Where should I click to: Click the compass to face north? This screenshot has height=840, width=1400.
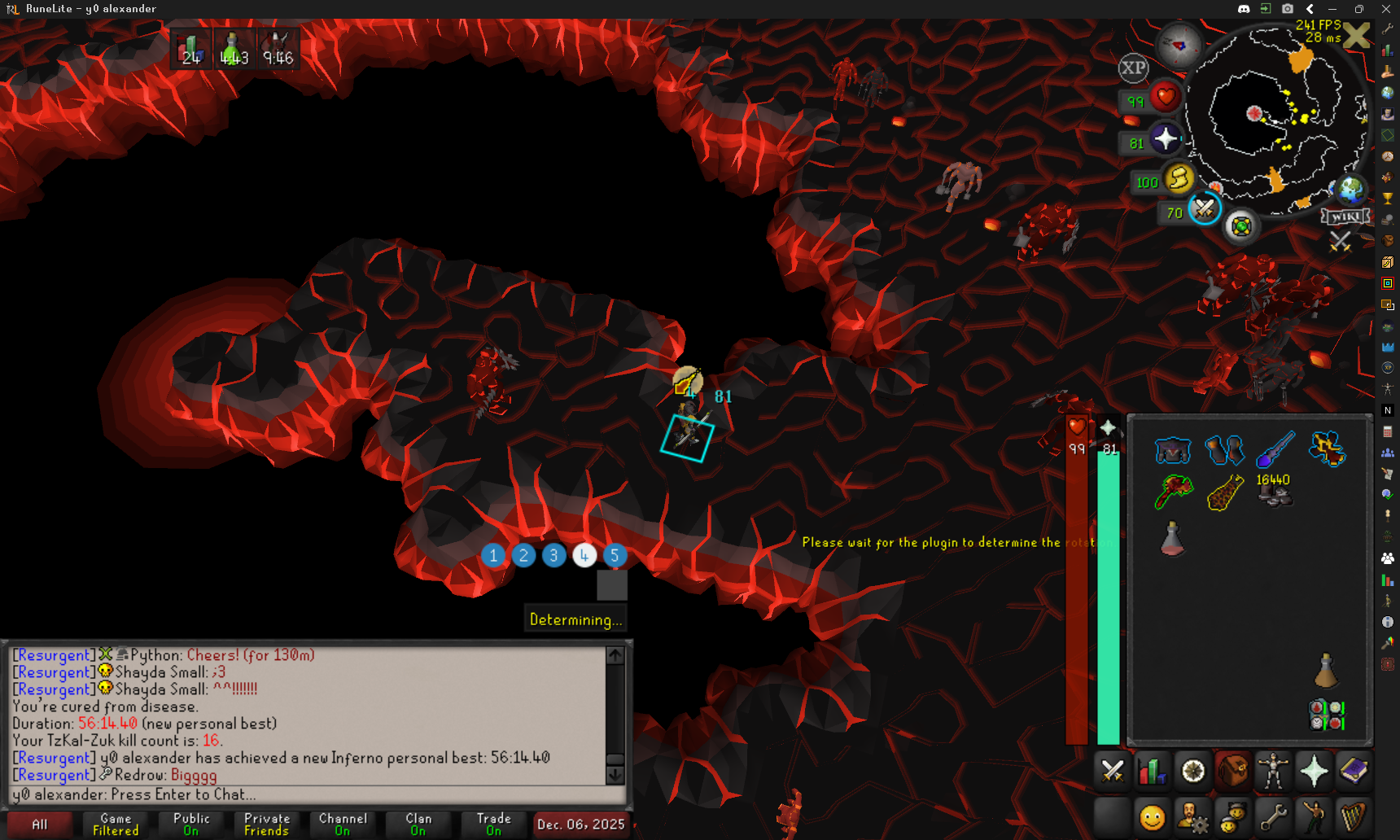tap(1179, 44)
